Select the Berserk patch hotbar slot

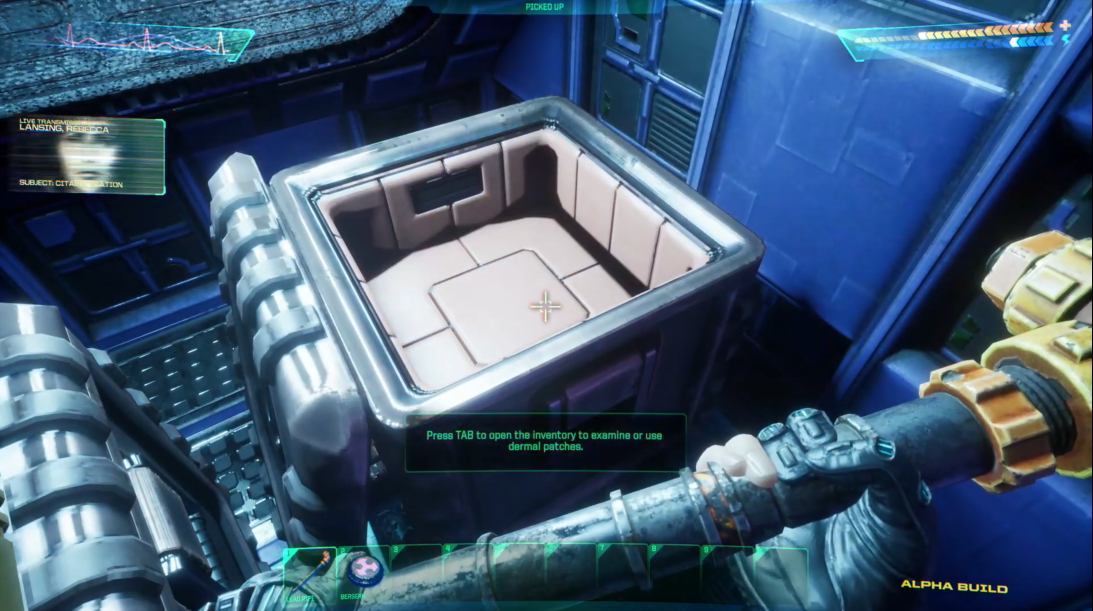[360, 573]
